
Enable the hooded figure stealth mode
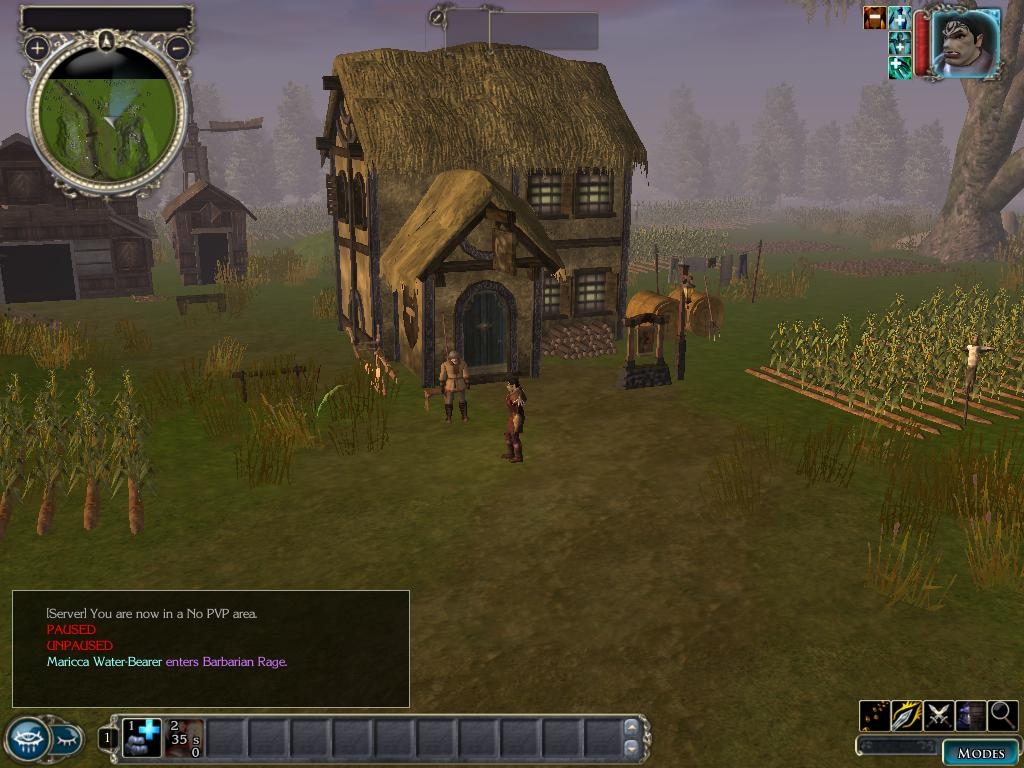(971, 715)
